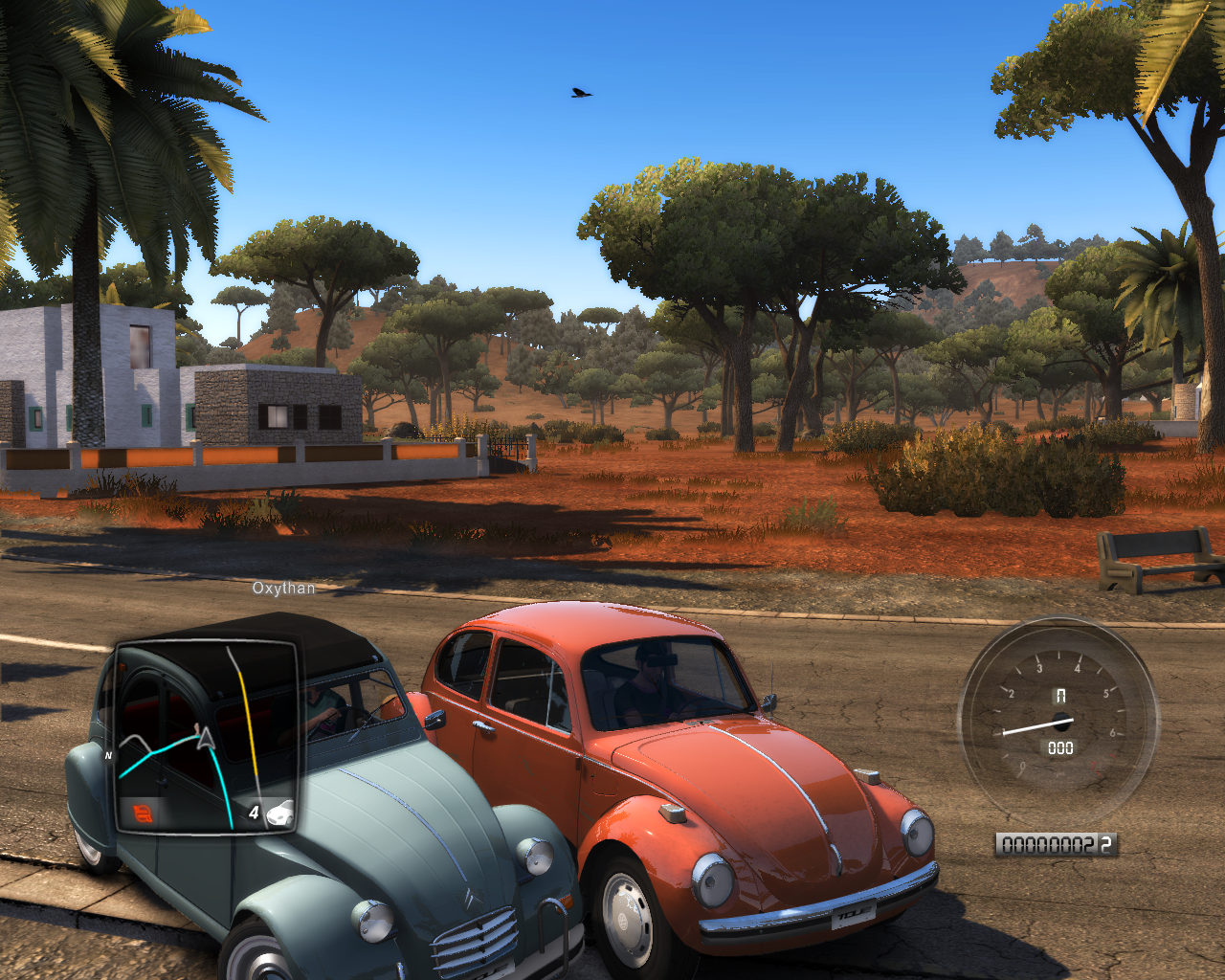The height and width of the screenshot is (980, 1225).
Task: Select the white car icon showing nearby players
Action: click(279, 814)
